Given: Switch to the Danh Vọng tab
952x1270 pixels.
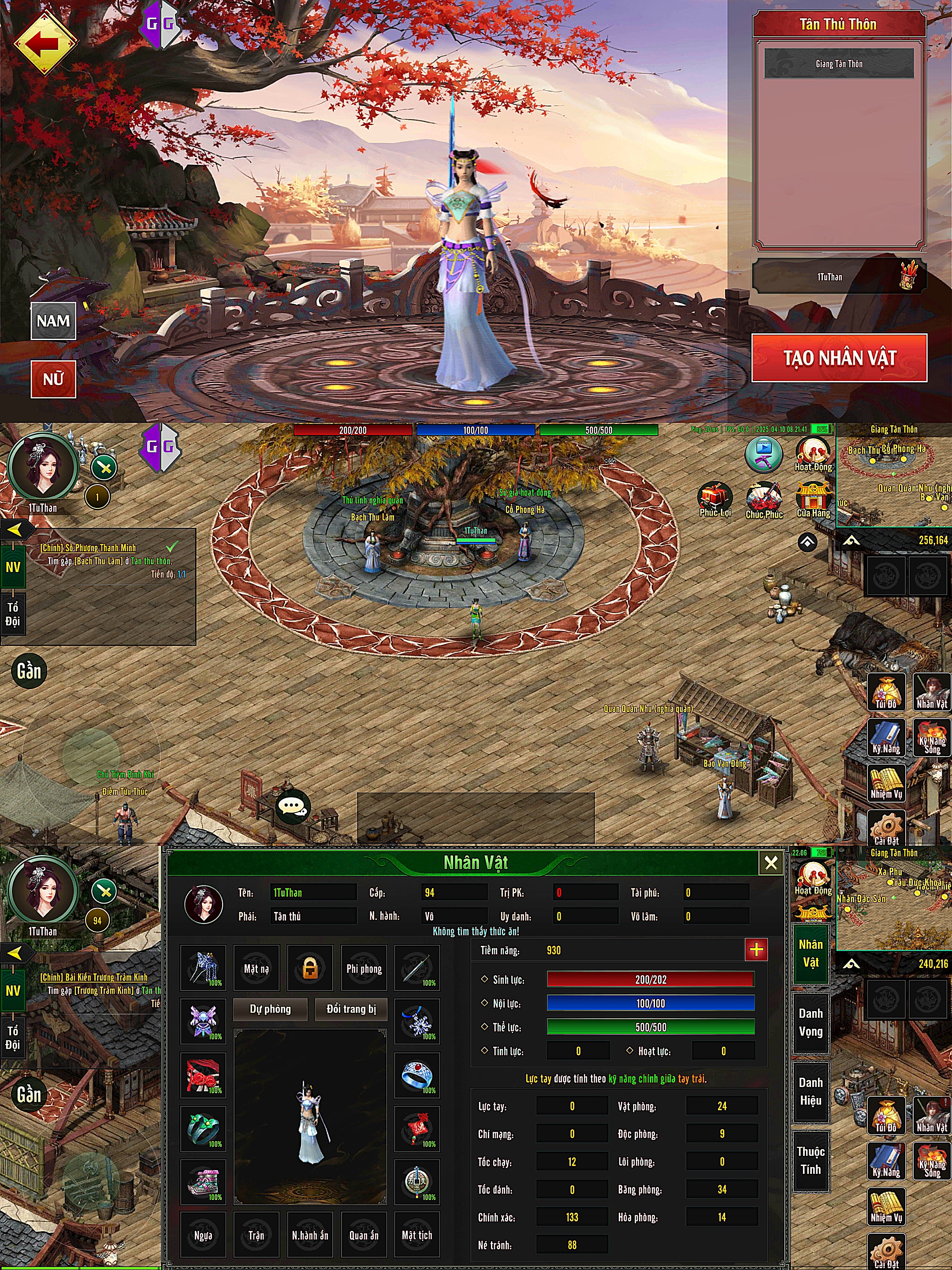Looking at the screenshot, I should pyautogui.click(x=810, y=1022).
